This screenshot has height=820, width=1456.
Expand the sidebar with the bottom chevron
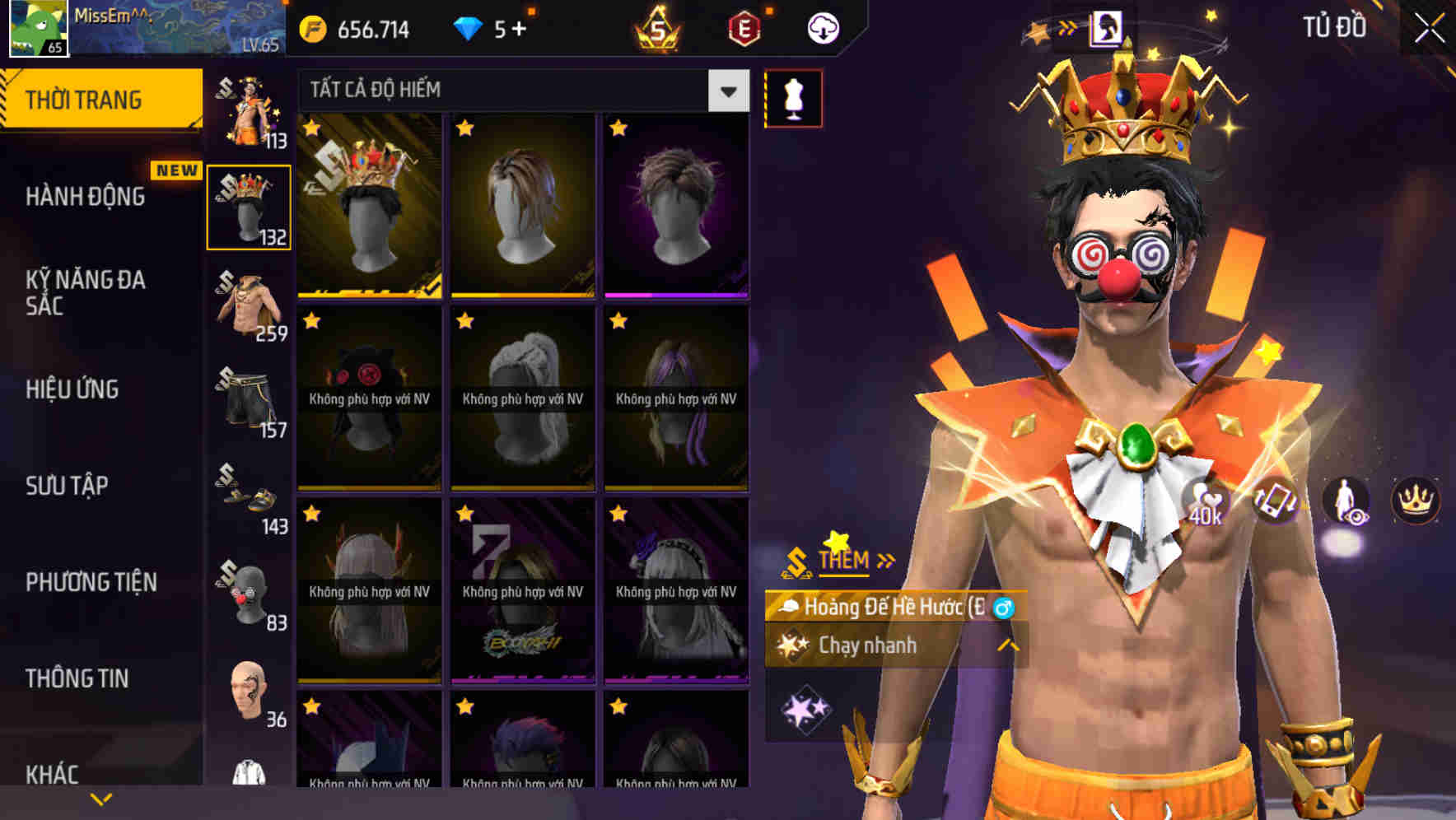tap(101, 798)
